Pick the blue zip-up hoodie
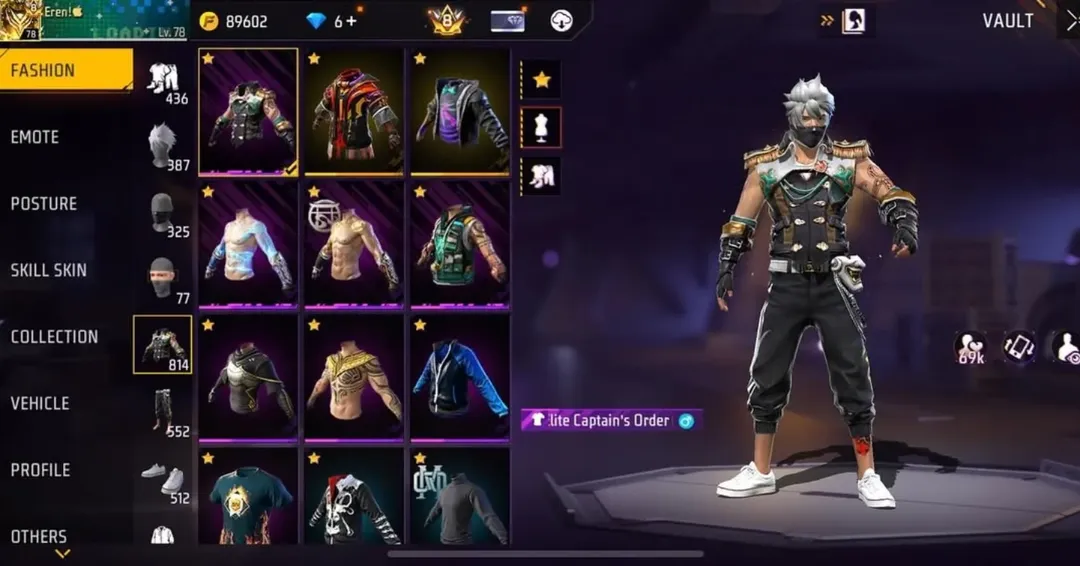Screen dimensions: 1080x566 point(460,376)
